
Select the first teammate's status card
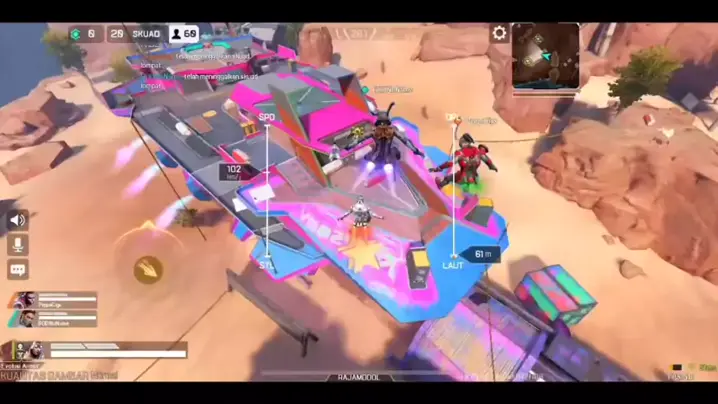(55, 299)
